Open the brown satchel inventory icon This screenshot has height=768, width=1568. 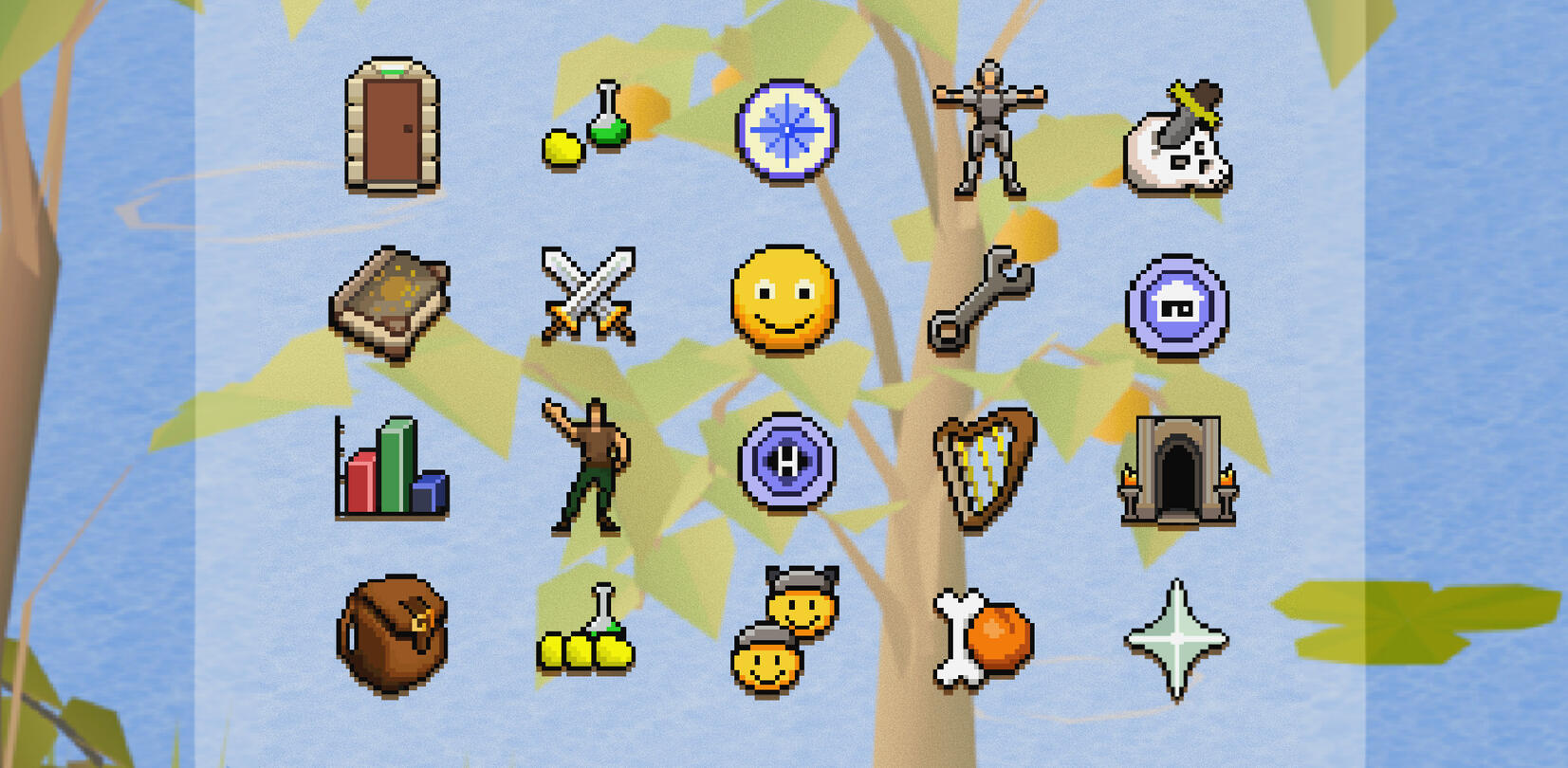392,637
